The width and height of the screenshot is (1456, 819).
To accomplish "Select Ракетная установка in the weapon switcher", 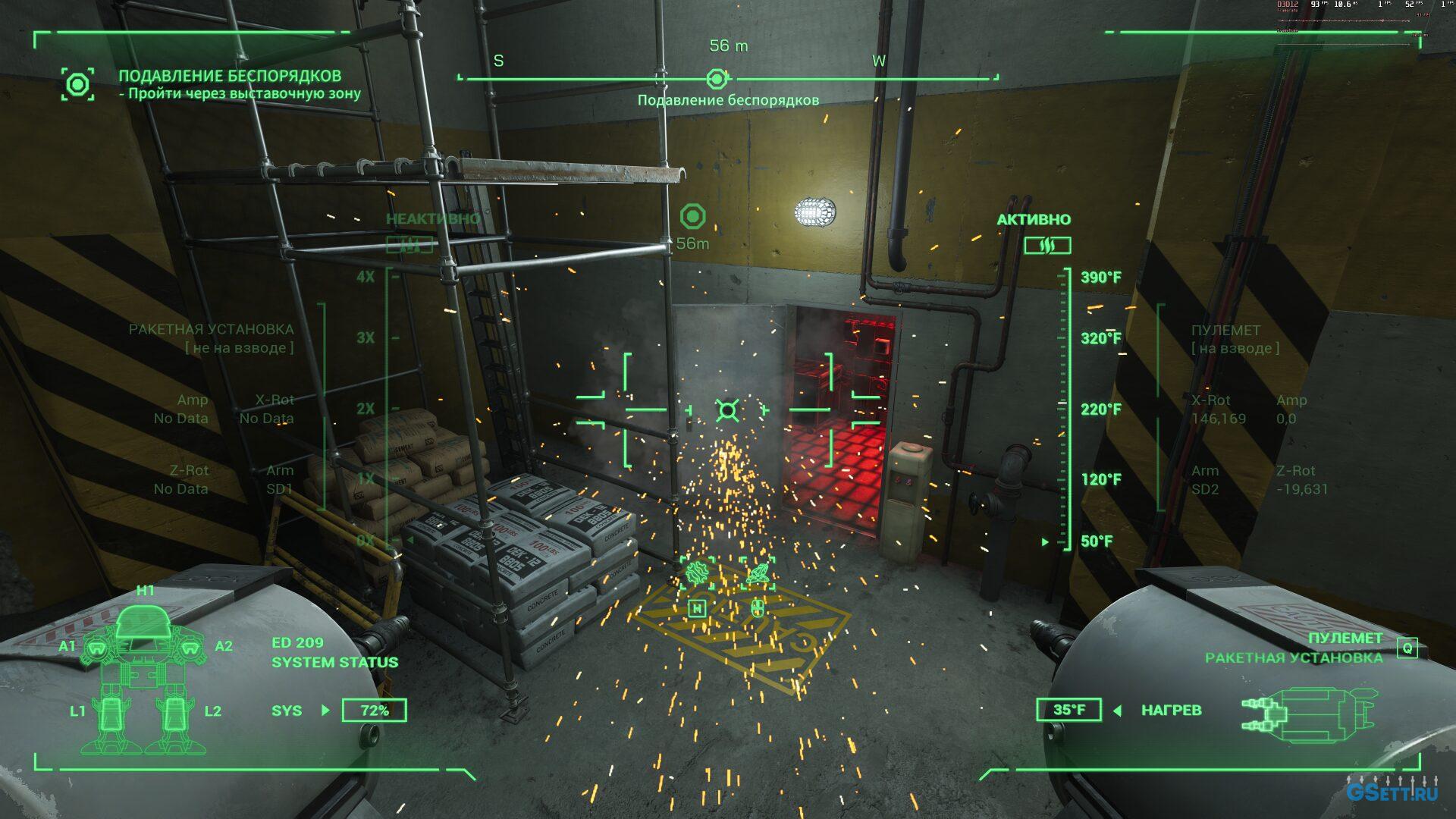I will click(x=1293, y=657).
